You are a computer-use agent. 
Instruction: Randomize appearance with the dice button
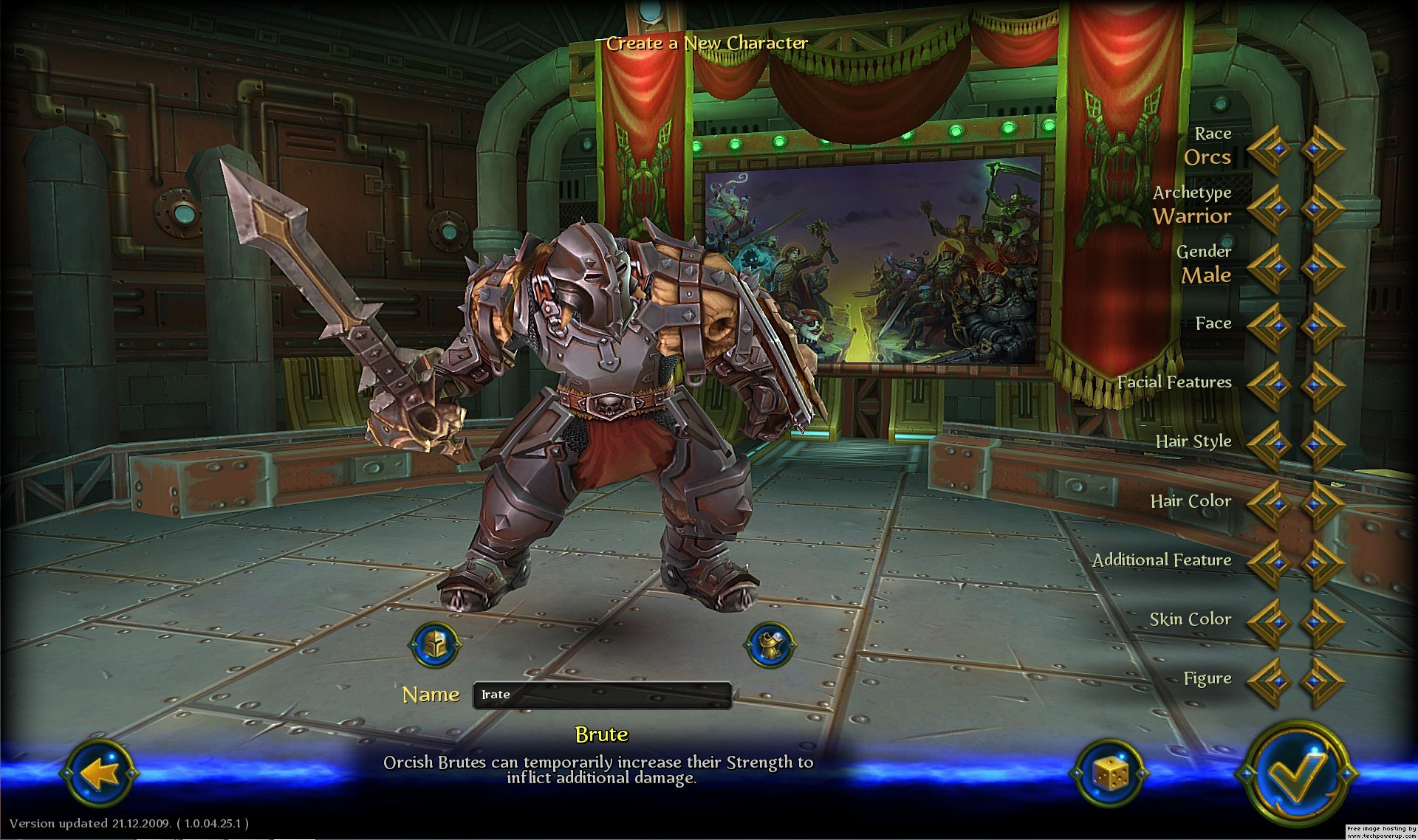click(1109, 774)
